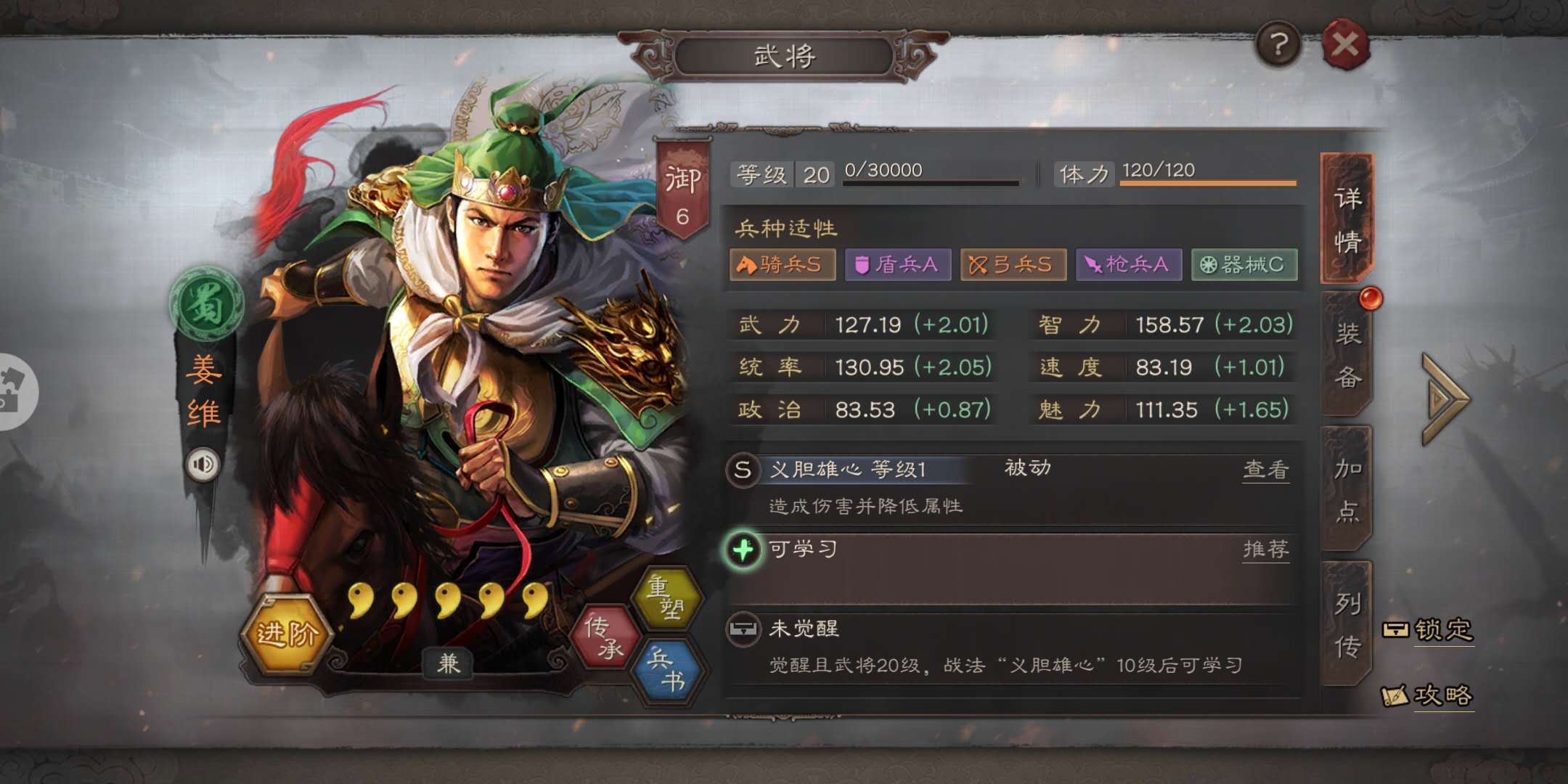Open the 传承 hexagon button
1568x784 pixels.
coord(605,637)
